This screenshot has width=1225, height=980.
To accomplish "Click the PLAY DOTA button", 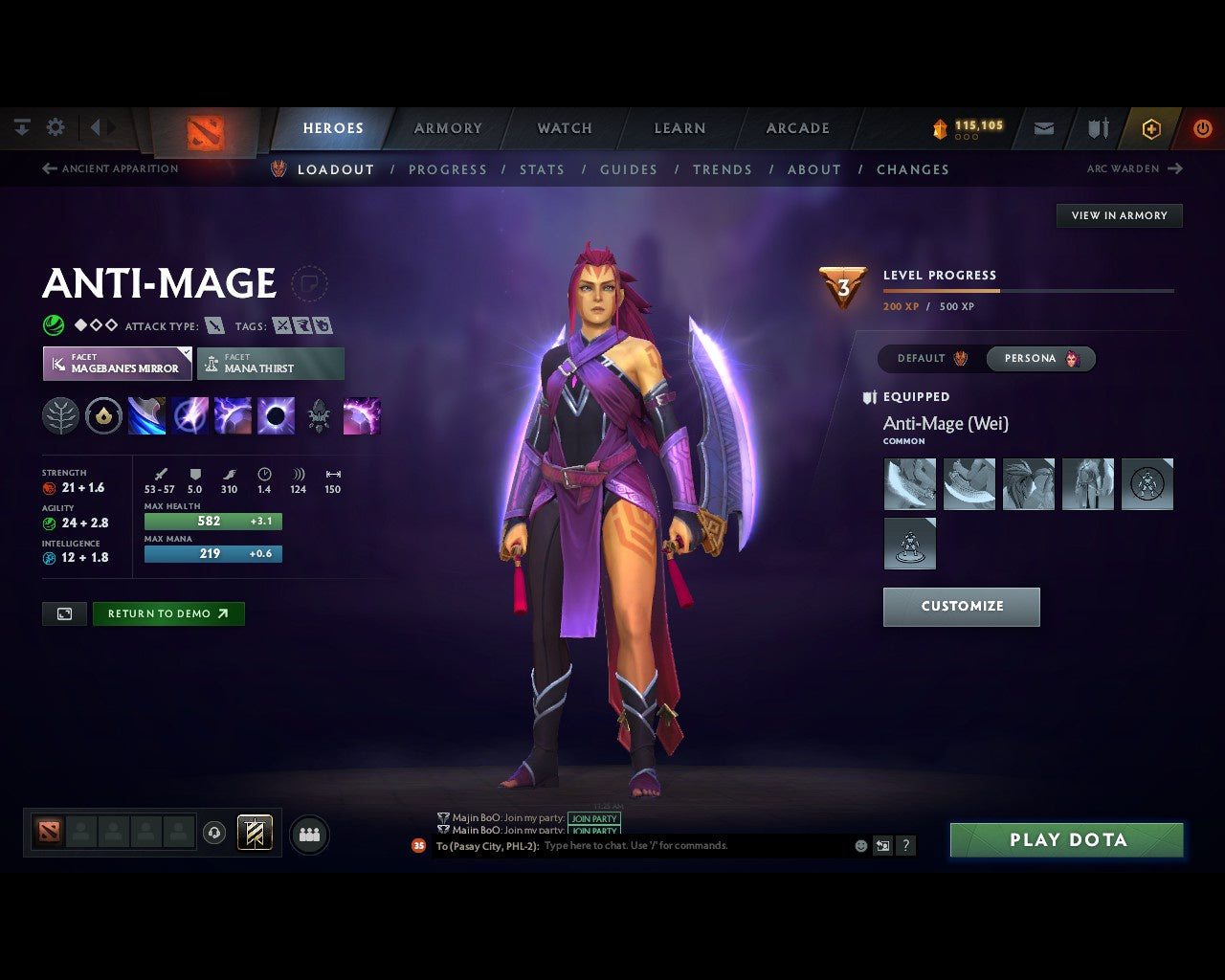I will tap(1066, 839).
